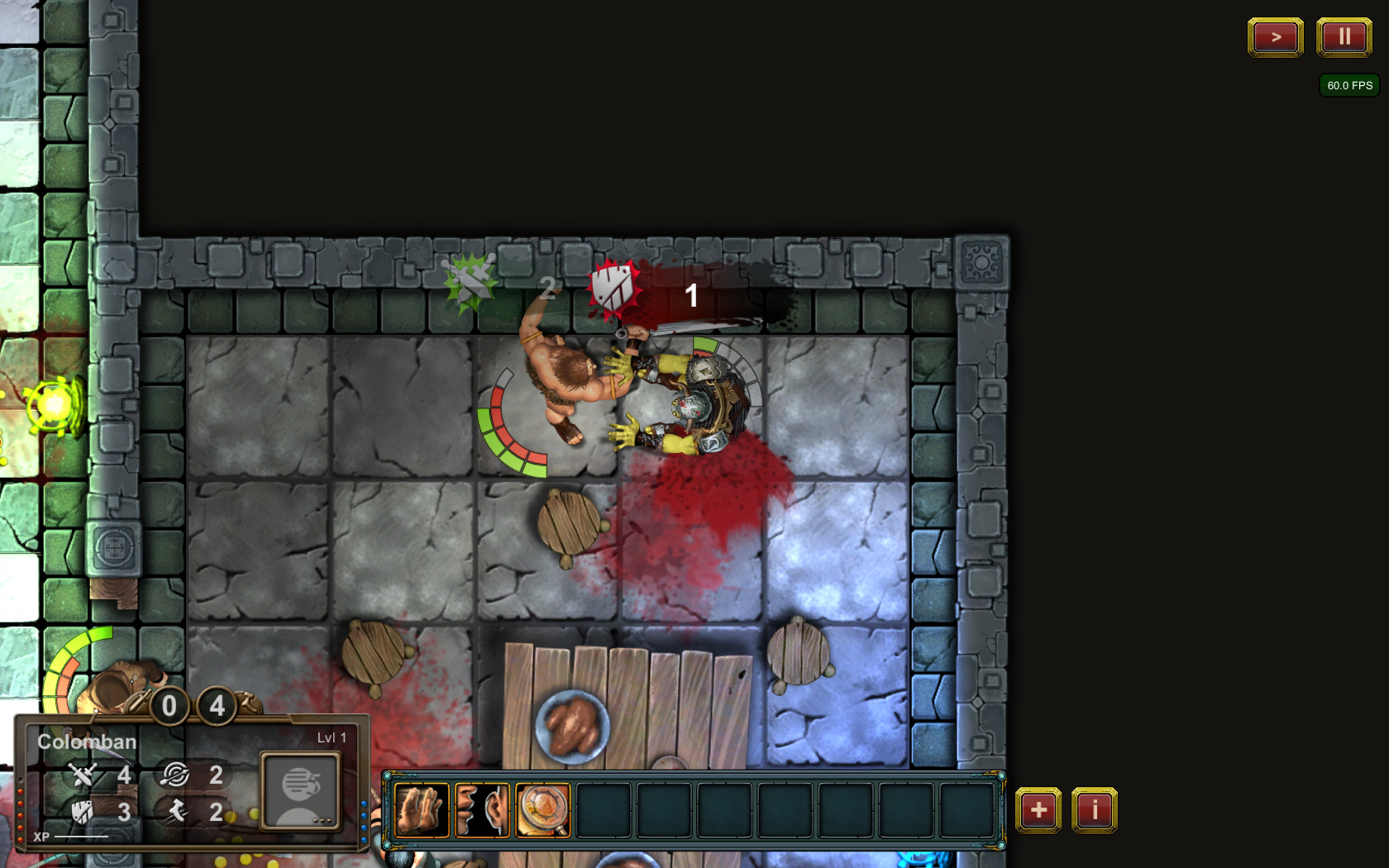Select the magnifying glass search ability
This screenshot has width=1389, height=868.
543,810
